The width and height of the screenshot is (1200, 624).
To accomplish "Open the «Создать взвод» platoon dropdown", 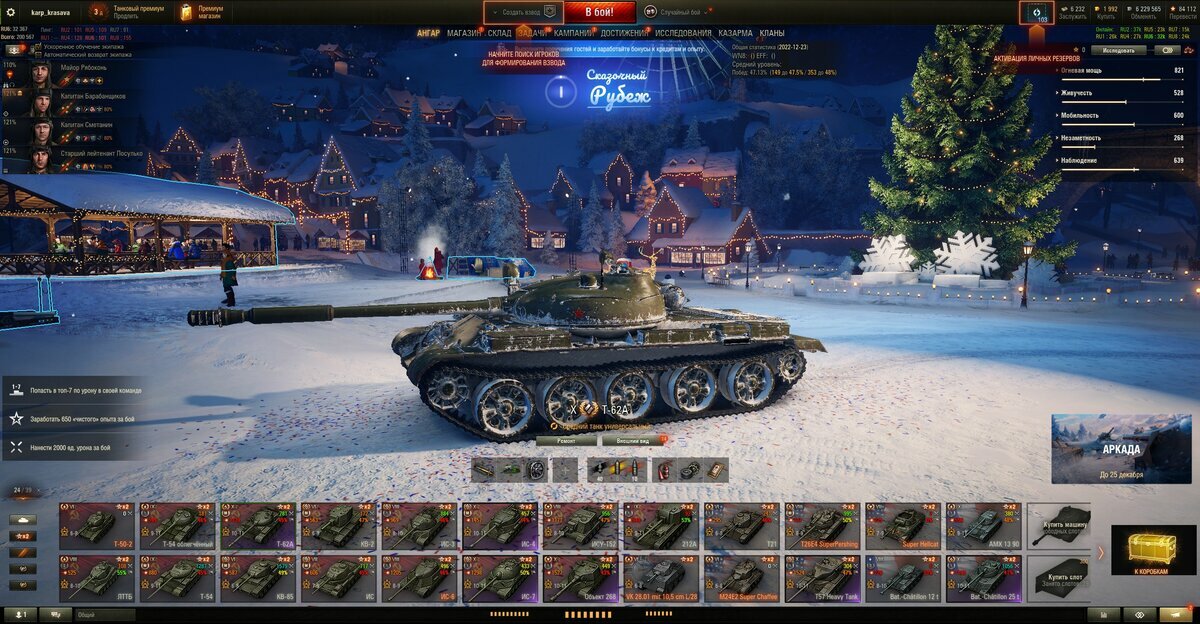I will (523, 12).
